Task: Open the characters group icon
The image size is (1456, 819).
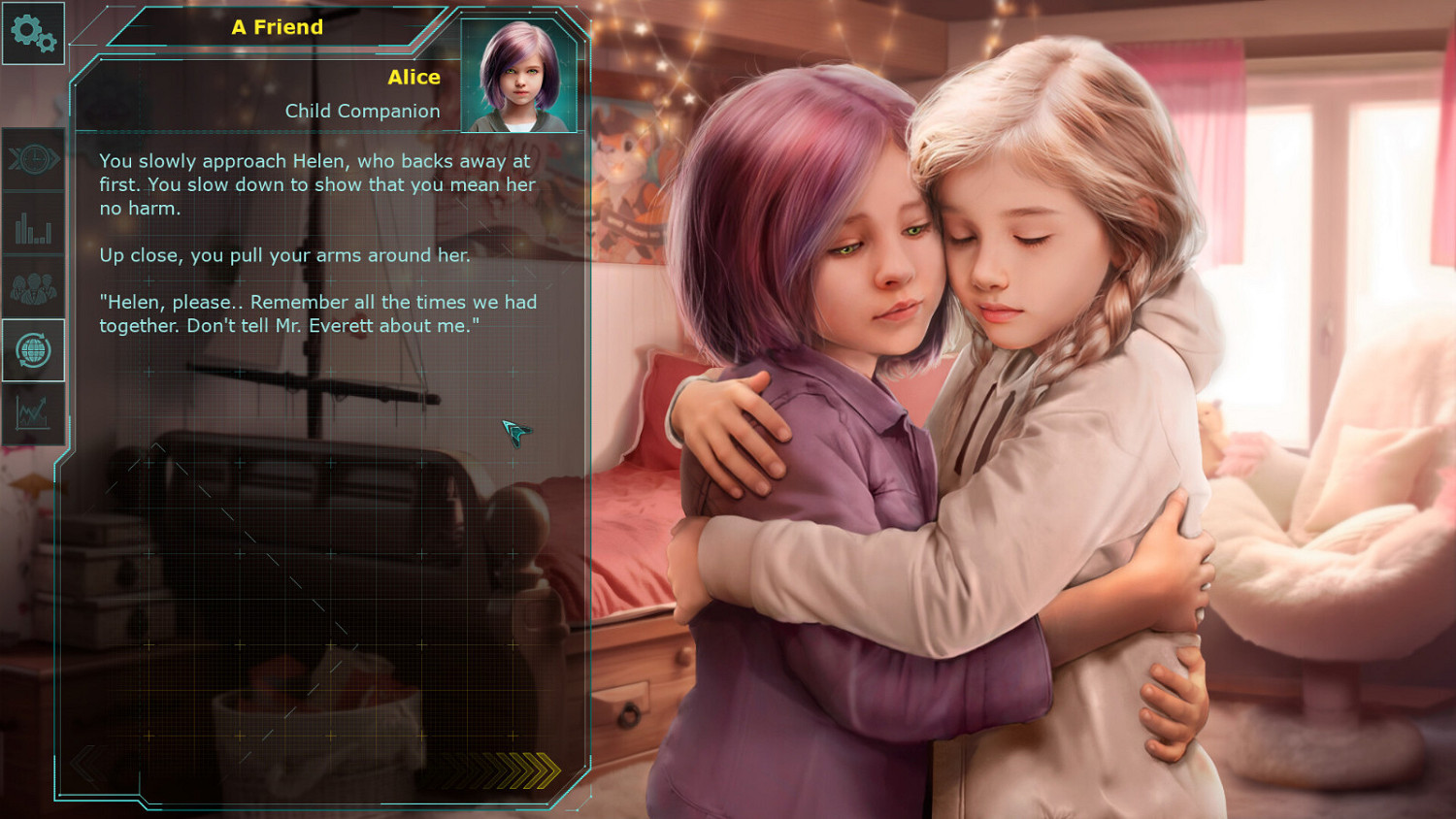Action: point(34,290)
